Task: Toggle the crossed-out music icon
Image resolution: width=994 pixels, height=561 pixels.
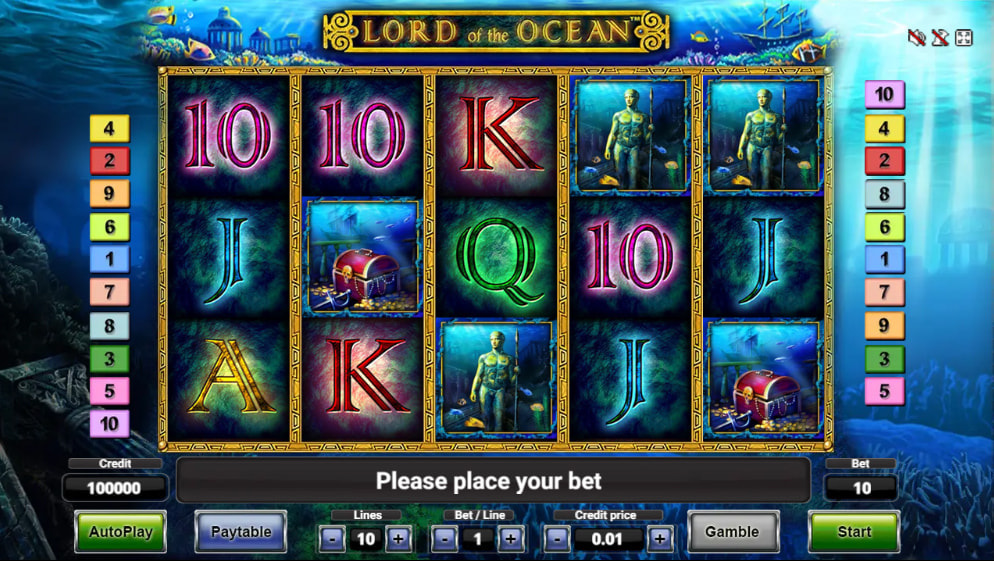Action: tap(940, 38)
